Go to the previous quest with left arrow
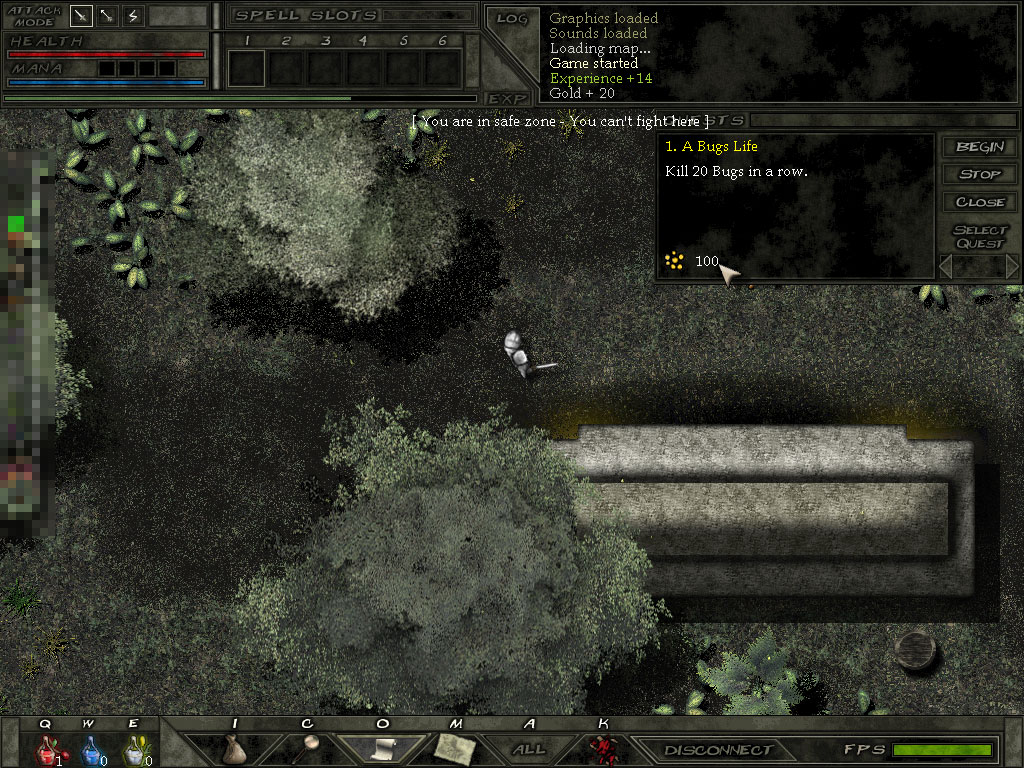This screenshot has width=1024, height=768. click(x=946, y=266)
